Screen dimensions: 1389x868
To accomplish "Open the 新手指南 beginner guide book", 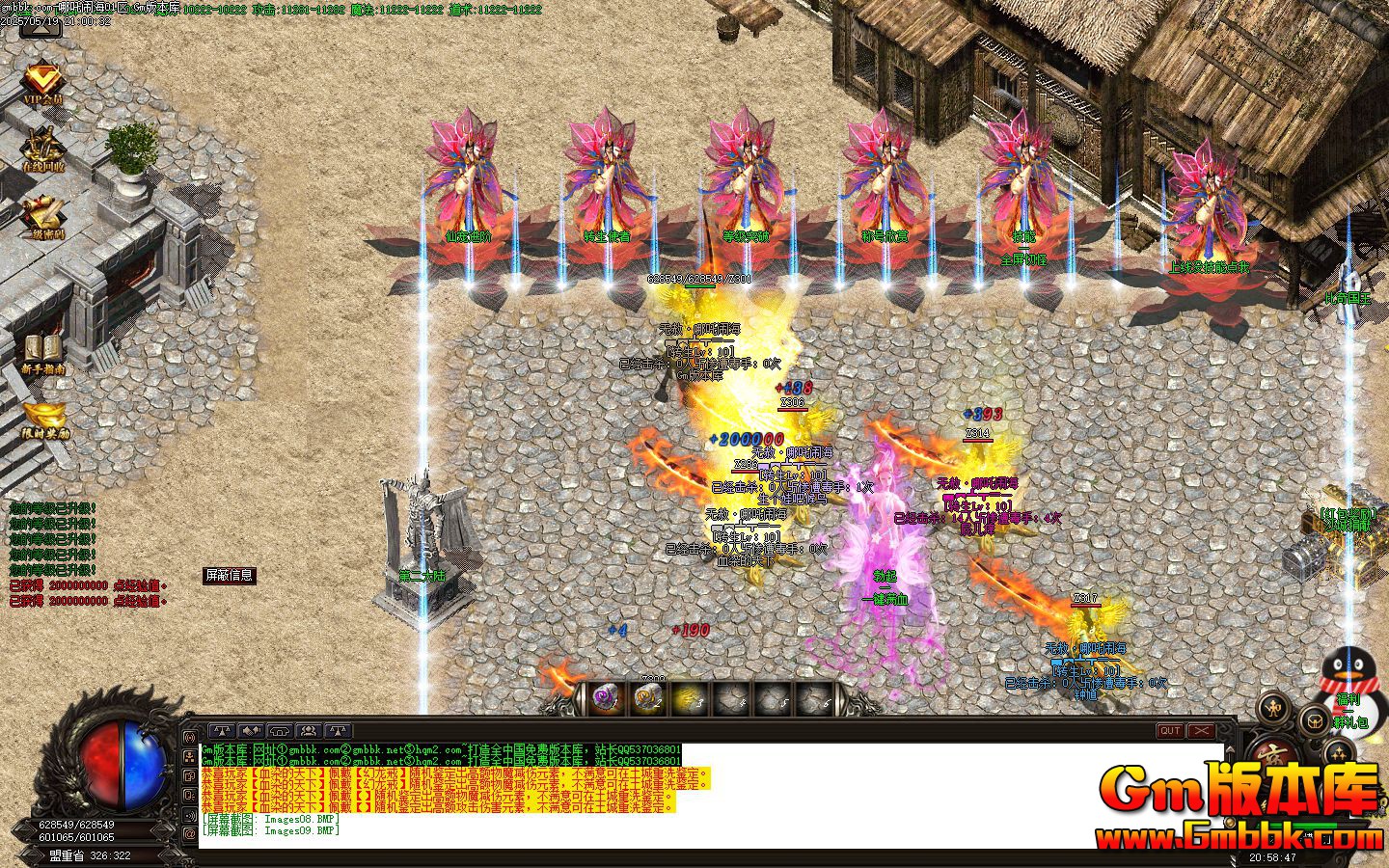I will [x=43, y=353].
